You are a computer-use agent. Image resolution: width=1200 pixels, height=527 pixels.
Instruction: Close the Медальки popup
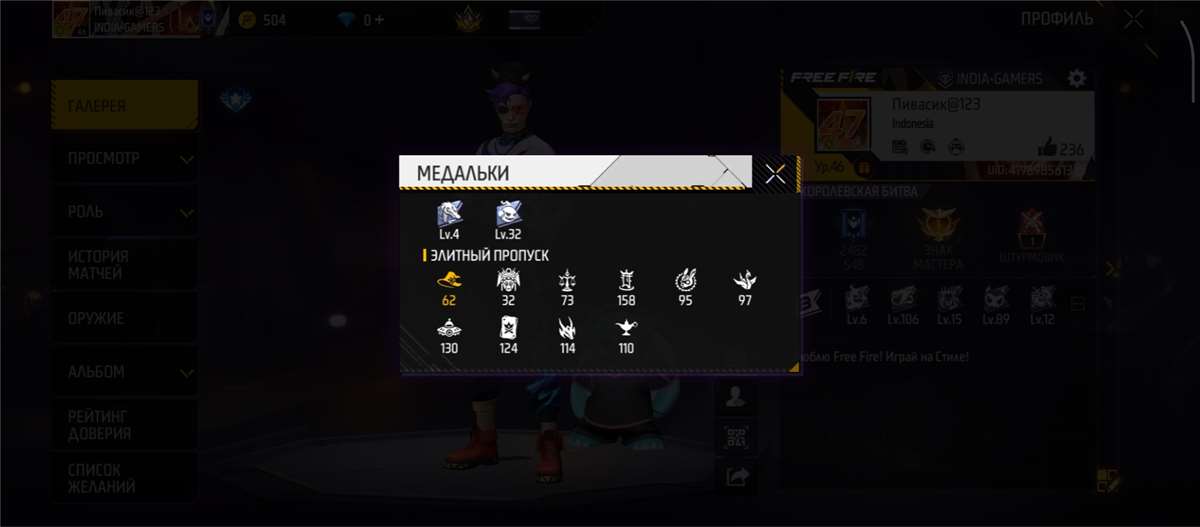(x=775, y=174)
